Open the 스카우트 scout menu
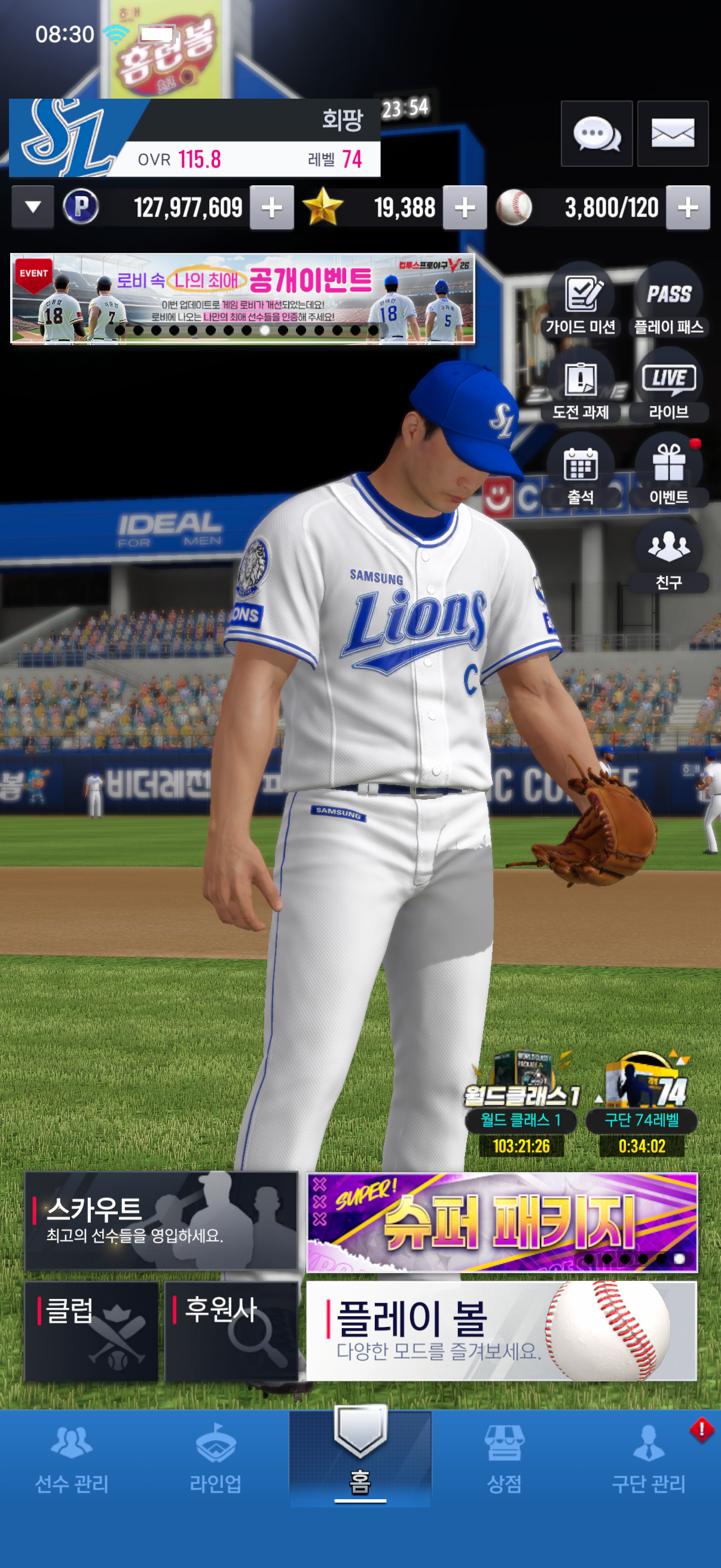721x1568 pixels. click(x=161, y=1221)
